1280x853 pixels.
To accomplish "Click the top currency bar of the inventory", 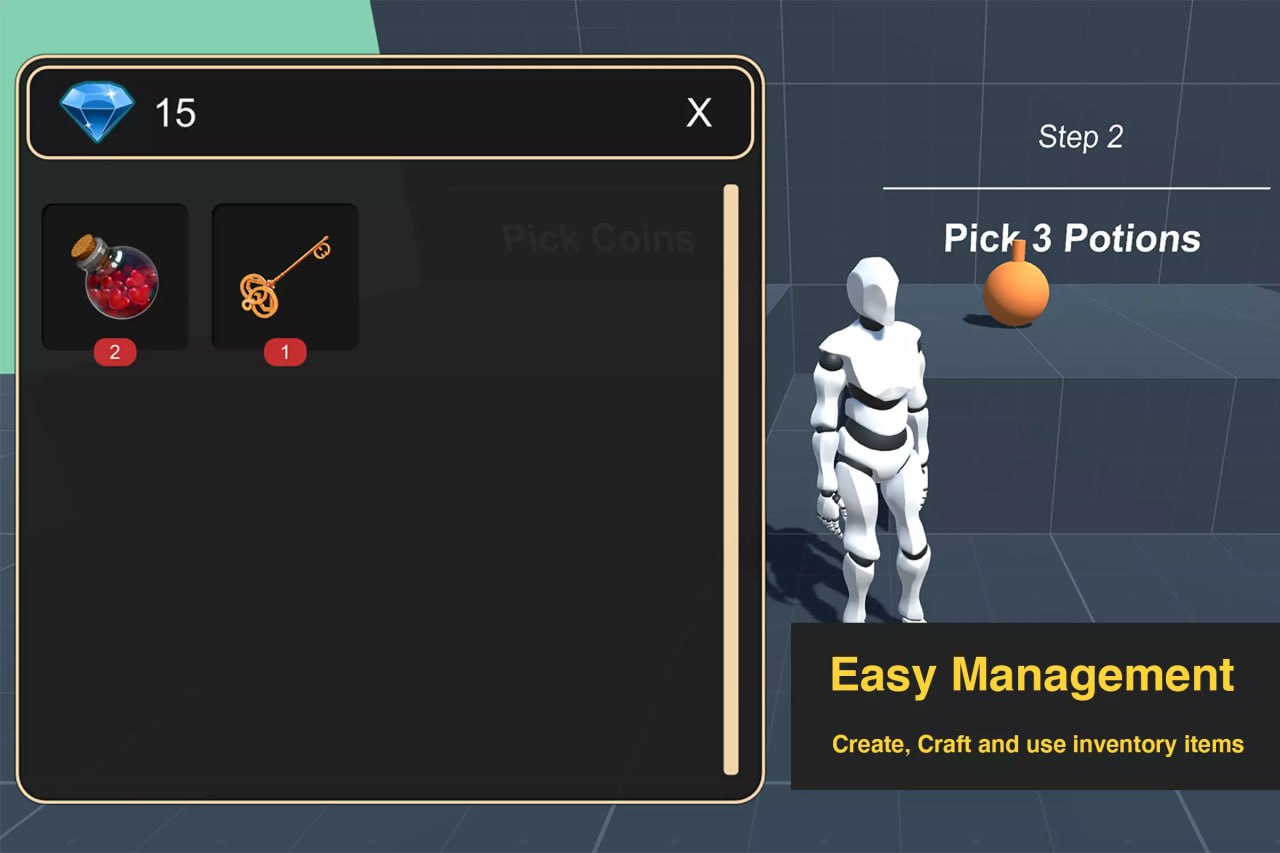I will click(x=390, y=113).
